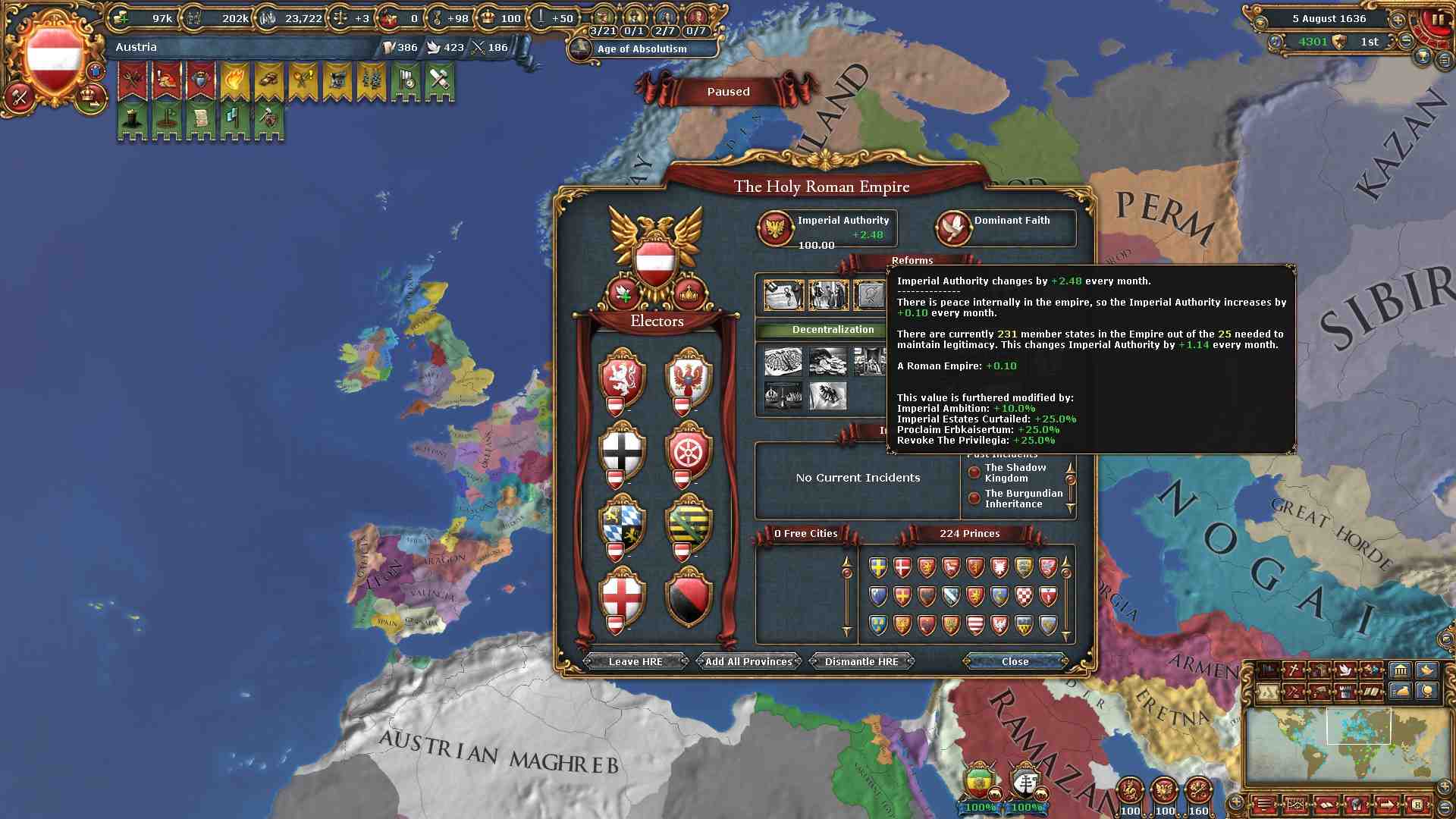Open the Age of Absolutism panel

pos(642,49)
